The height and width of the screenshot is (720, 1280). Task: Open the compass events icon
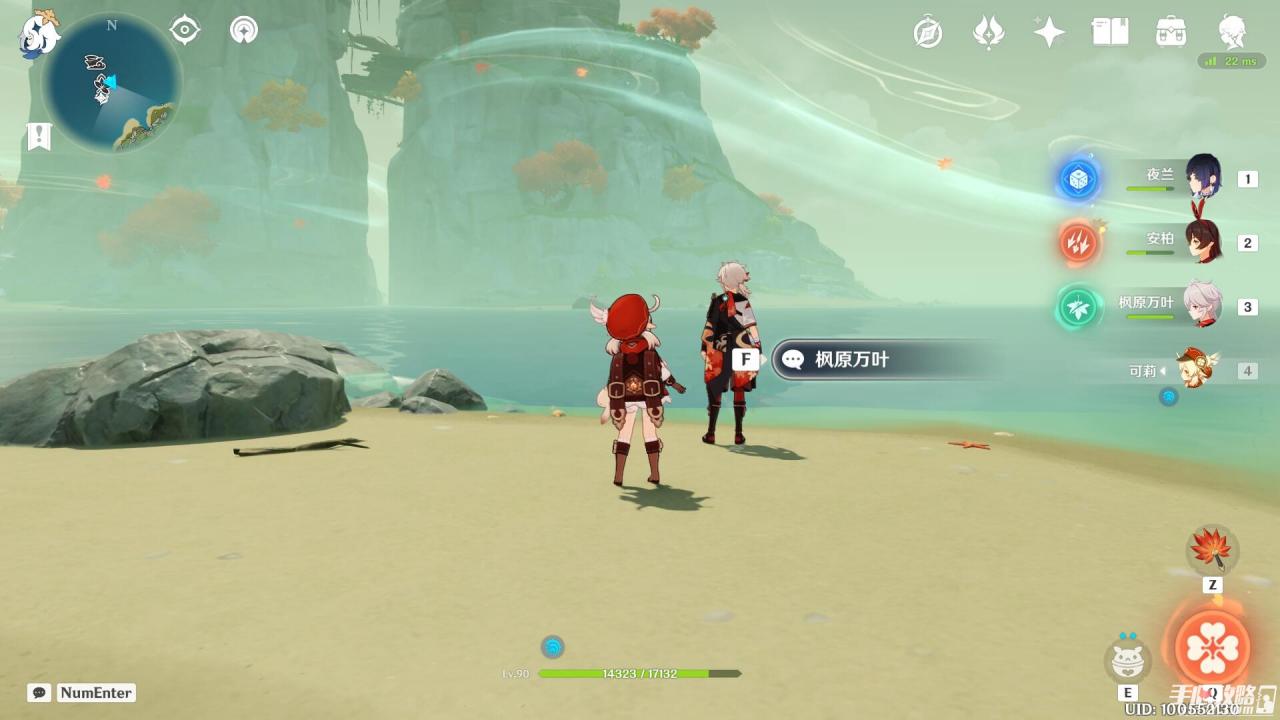(928, 33)
